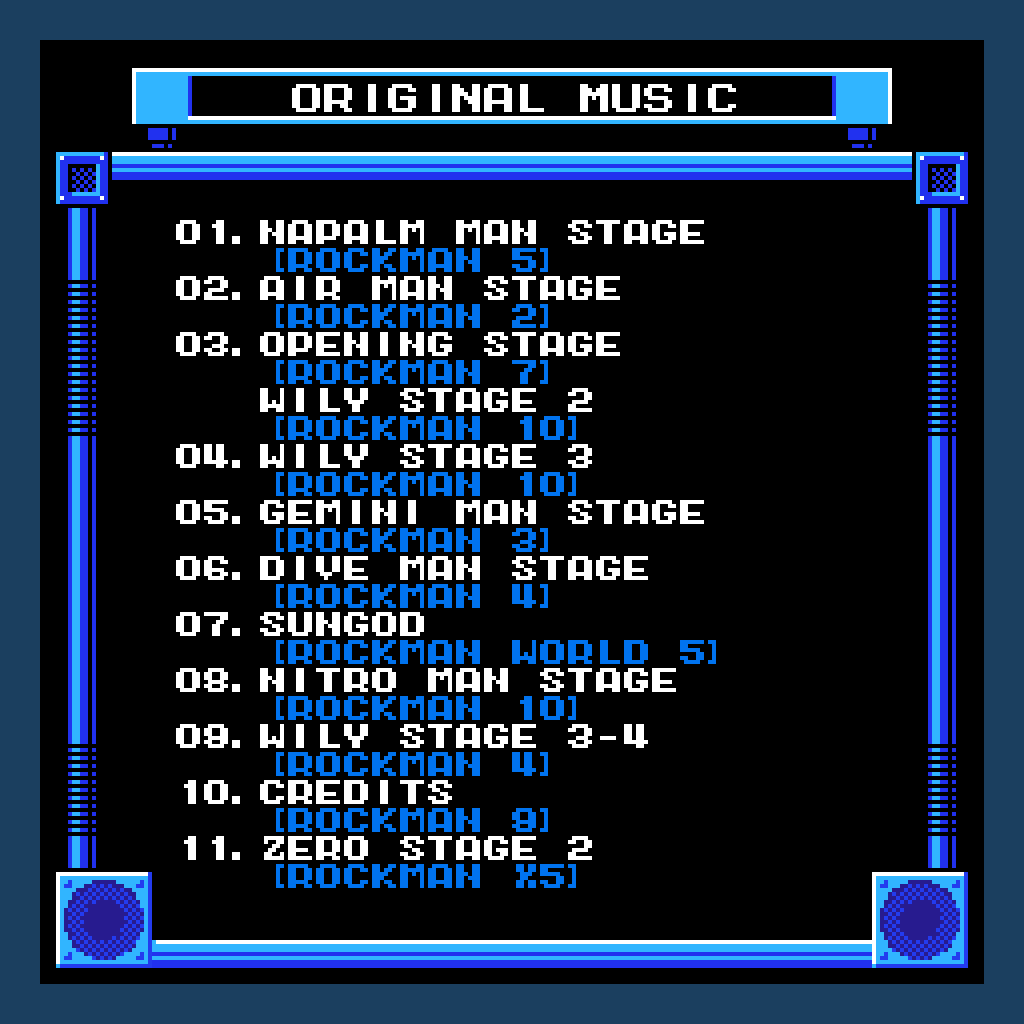Choose track 09 Wily Stage 3-4
This screenshot has height=1024, width=1024.
coord(453,737)
